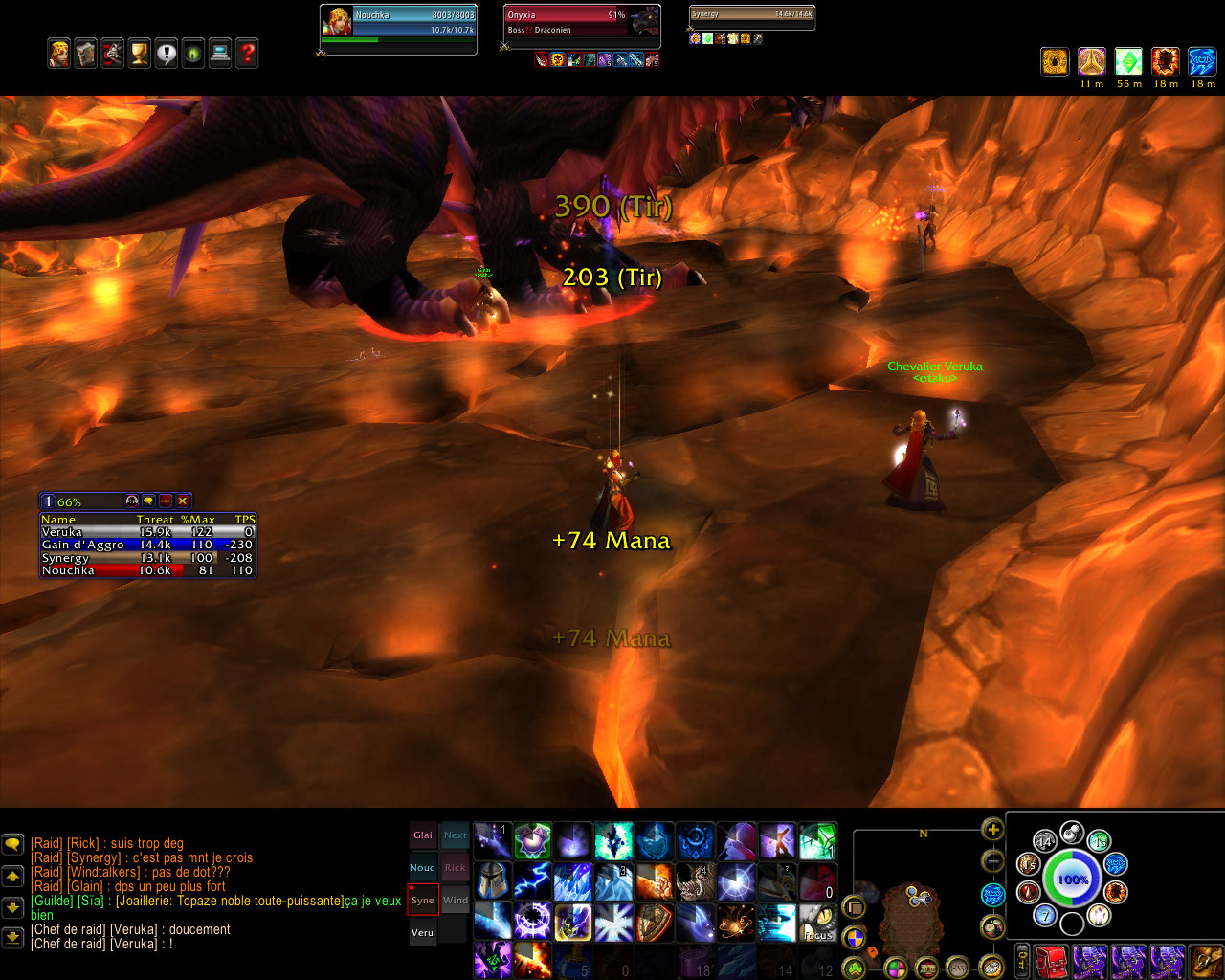Open the gold trophy achievements button

point(140,54)
